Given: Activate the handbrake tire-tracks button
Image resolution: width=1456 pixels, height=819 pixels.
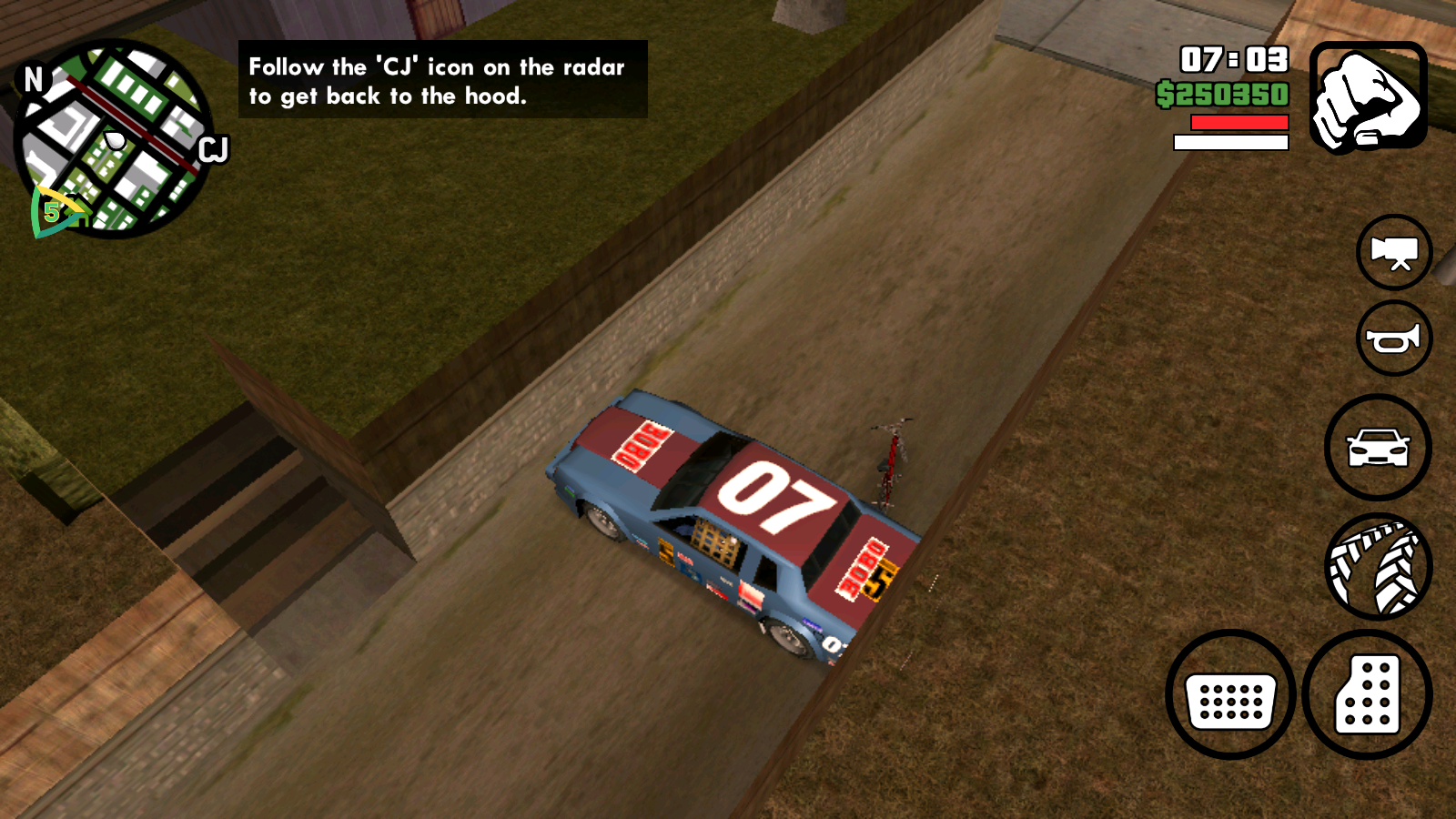Looking at the screenshot, I should (x=1378, y=566).
